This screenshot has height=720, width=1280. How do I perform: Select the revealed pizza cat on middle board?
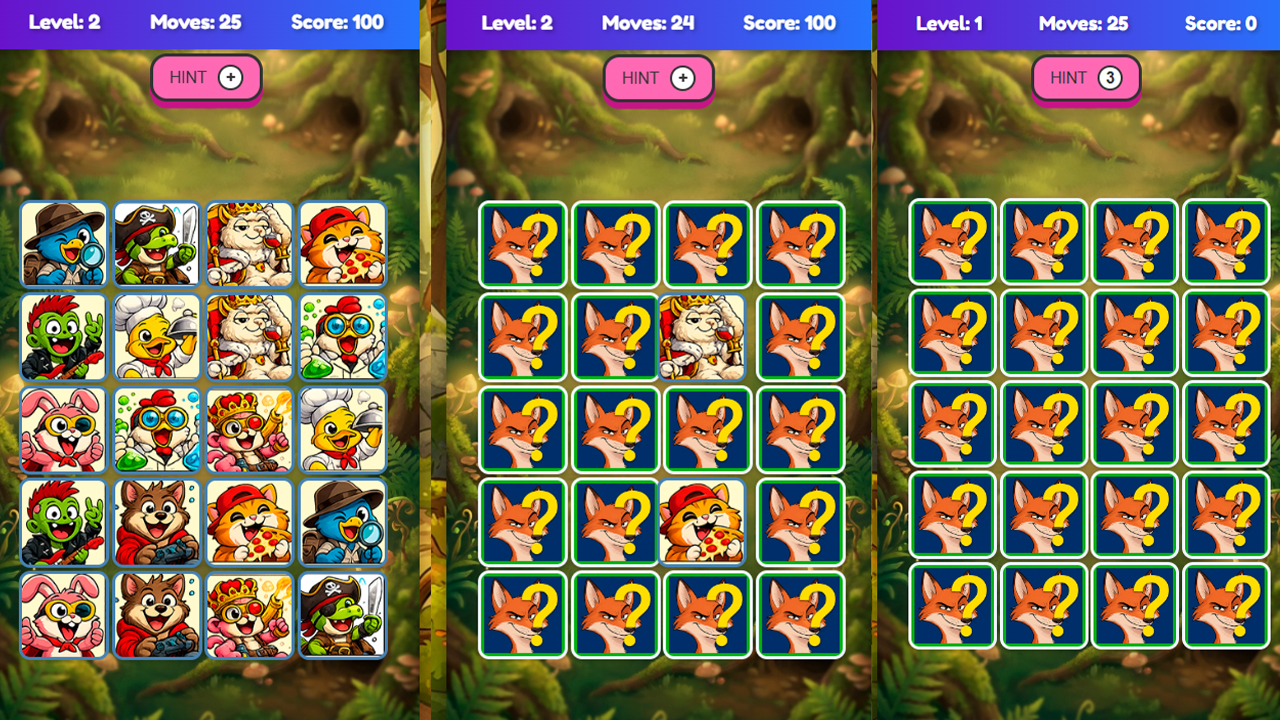point(708,522)
